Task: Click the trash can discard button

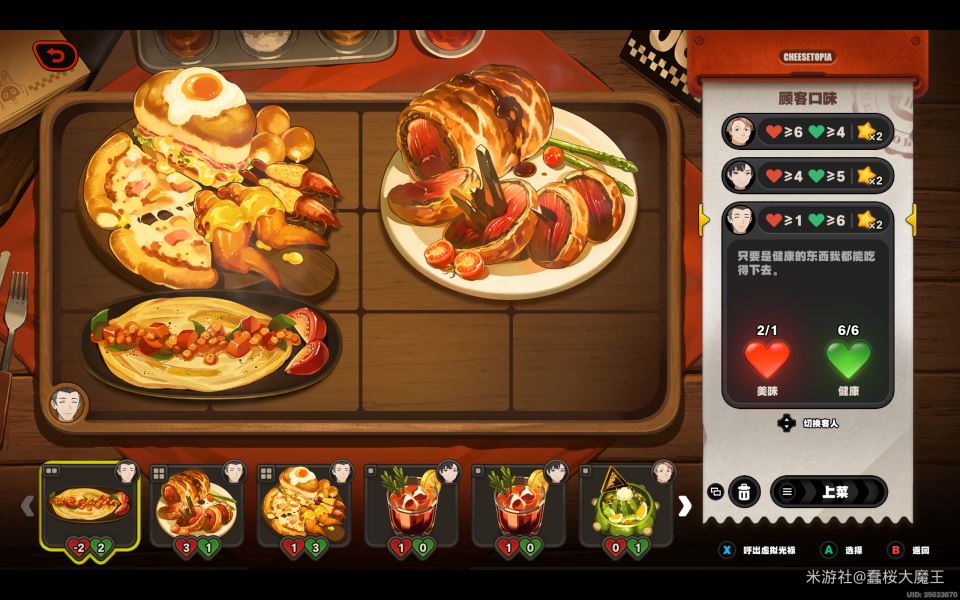Action: [744, 492]
